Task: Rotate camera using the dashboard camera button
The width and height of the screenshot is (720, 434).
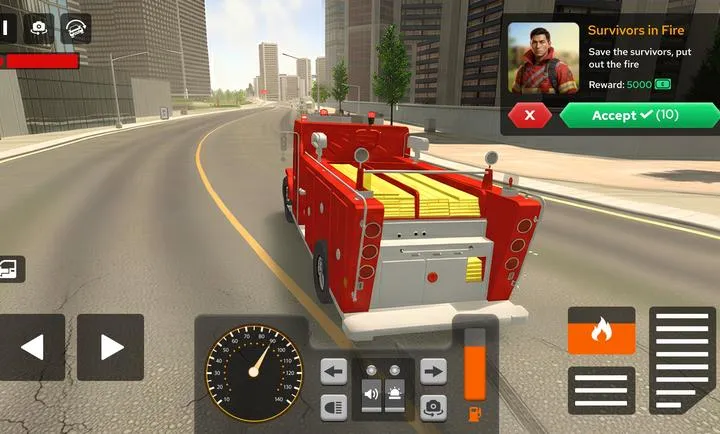Action: (x=433, y=406)
